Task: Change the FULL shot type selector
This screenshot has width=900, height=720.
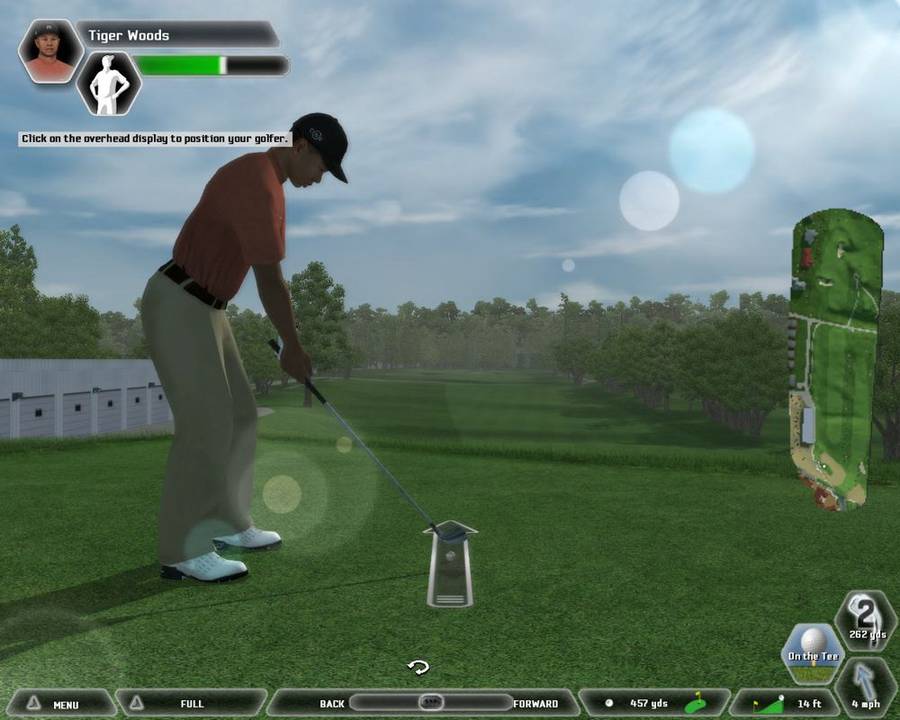Action: [190, 703]
